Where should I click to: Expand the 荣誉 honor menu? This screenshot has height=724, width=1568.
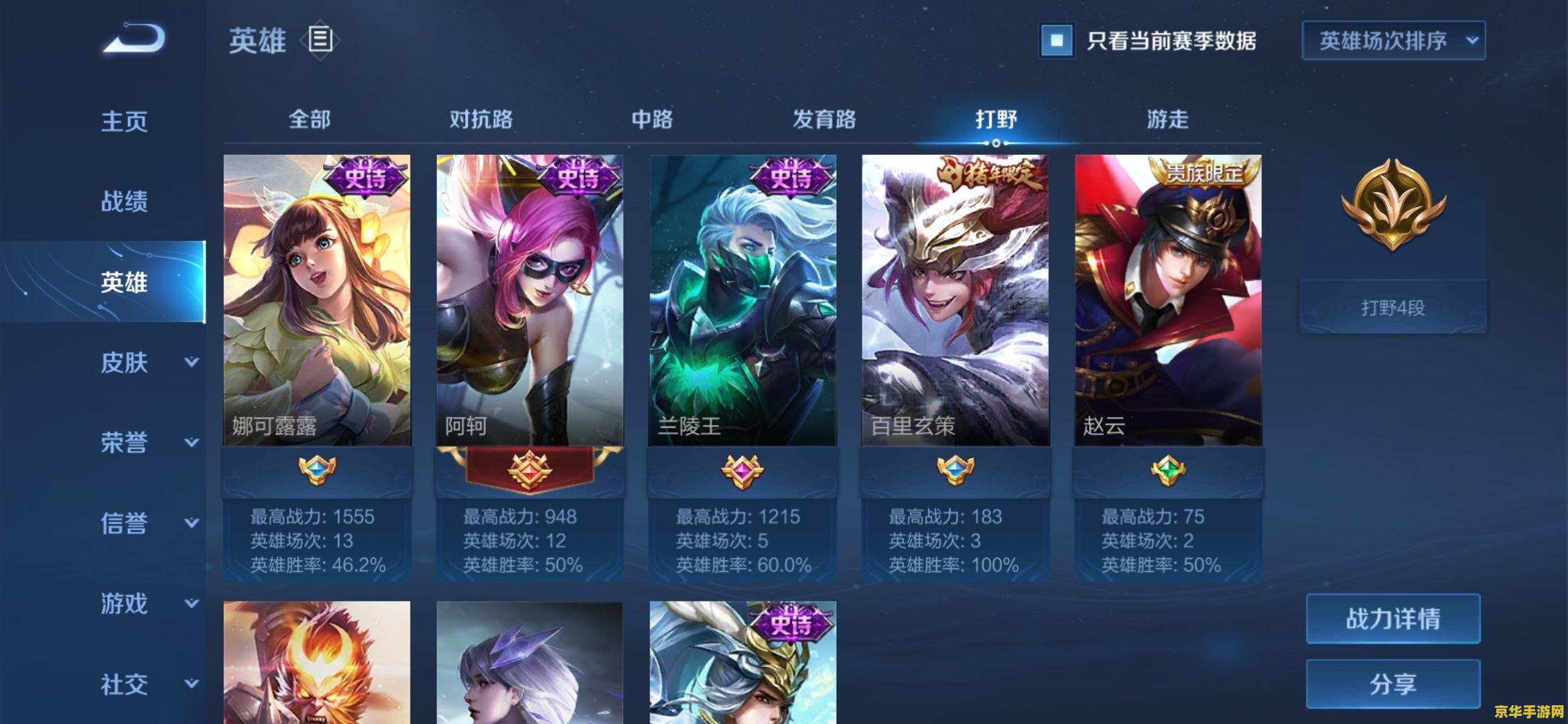click(149, 442)
